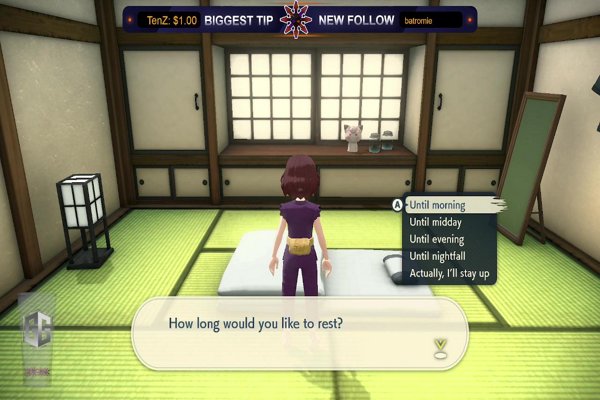Select 'Until midday' from the rest menu
This screenshot has width=600, height=400.
pos(434,222)
